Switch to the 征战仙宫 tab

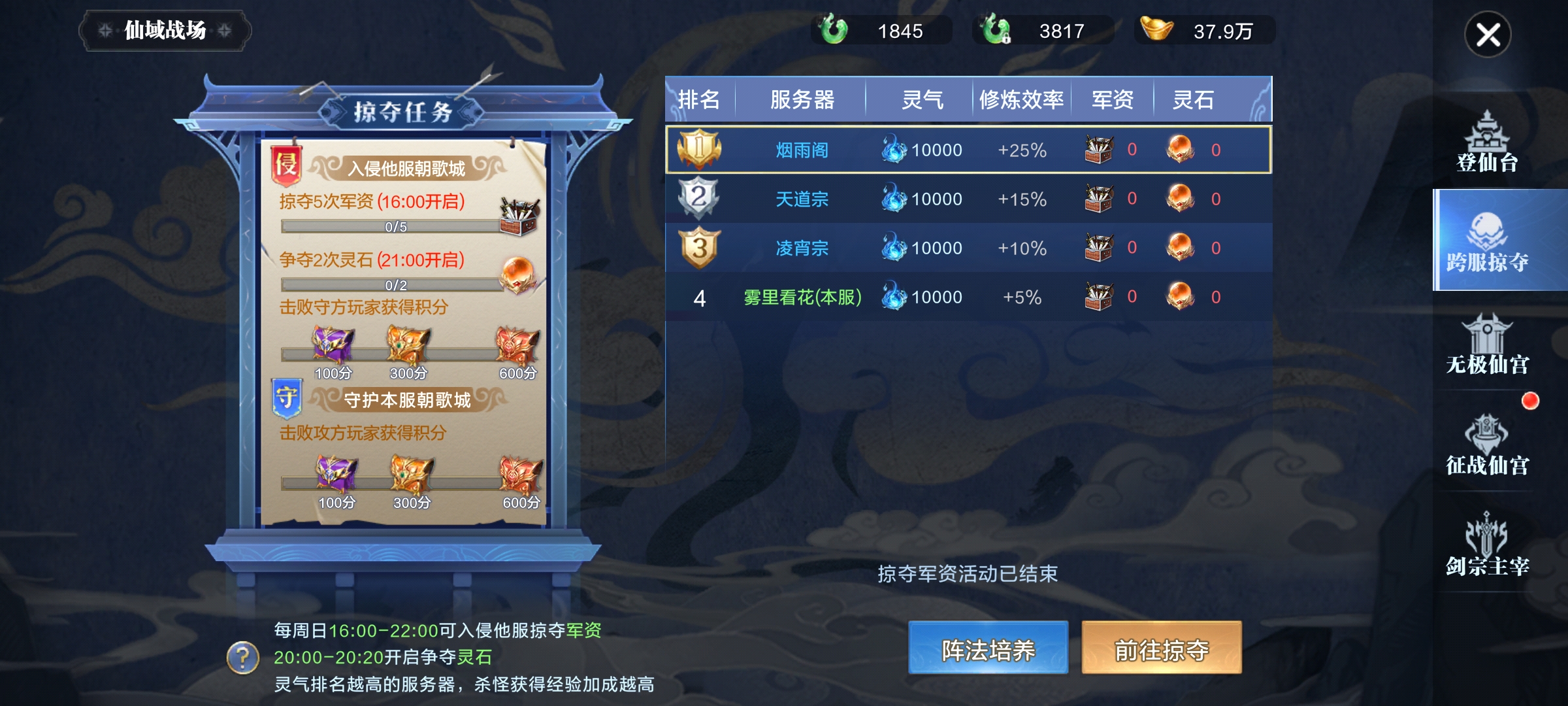point(1487,445)
